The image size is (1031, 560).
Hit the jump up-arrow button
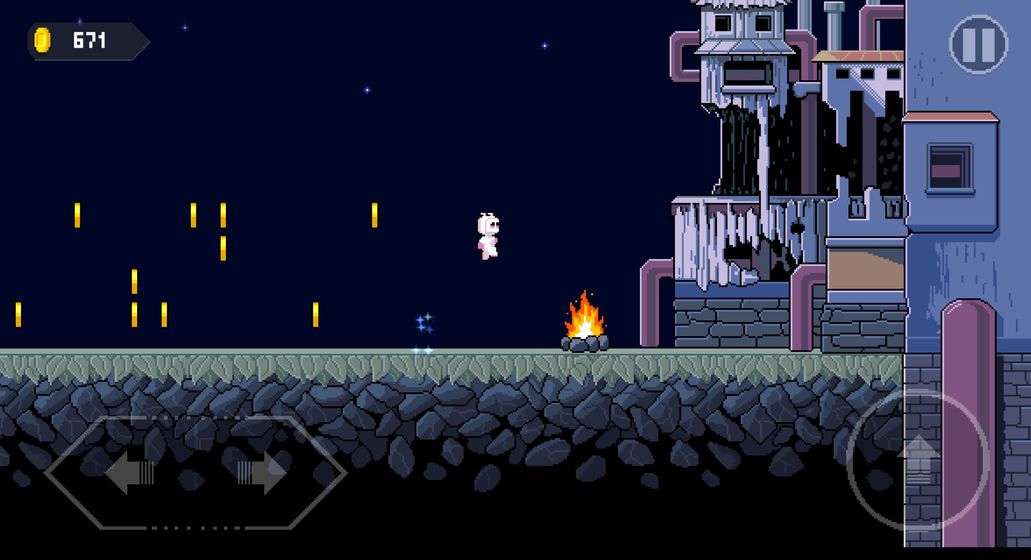[916, 460]
